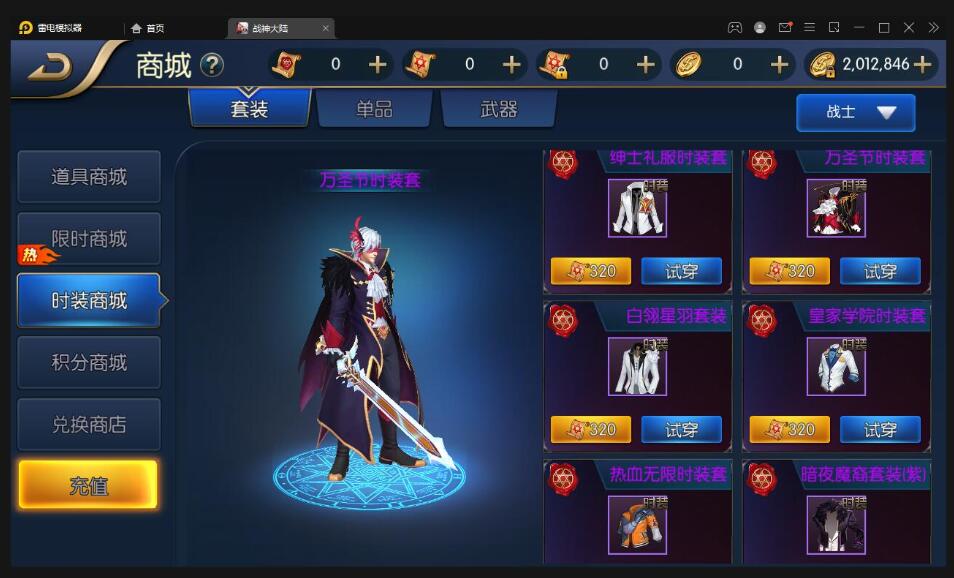Open the 战士 class dropdown
The height and width of the screenshot is (578, 954).
point(855,112)
